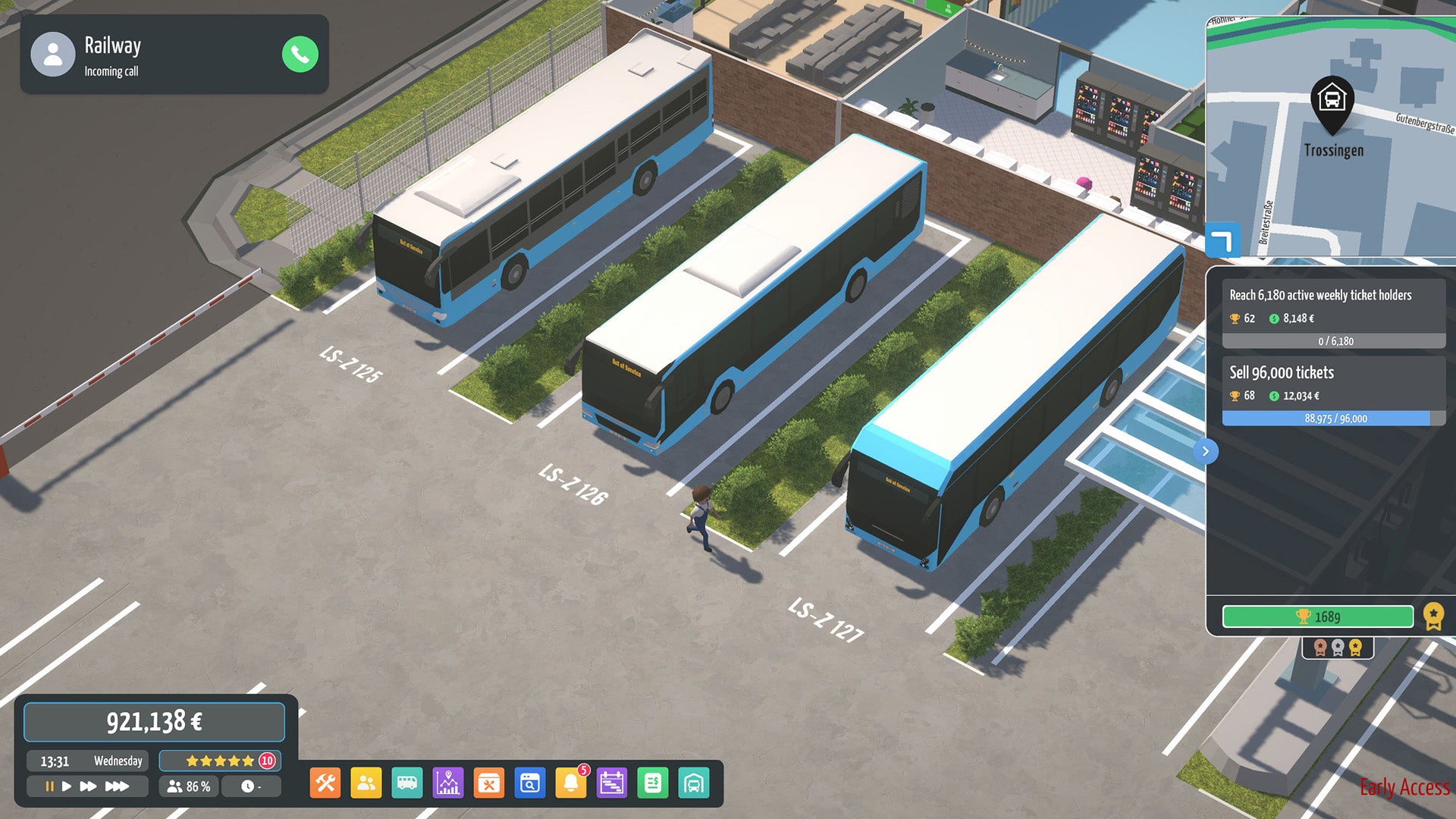Open the five-star rating details

[218, 761]
